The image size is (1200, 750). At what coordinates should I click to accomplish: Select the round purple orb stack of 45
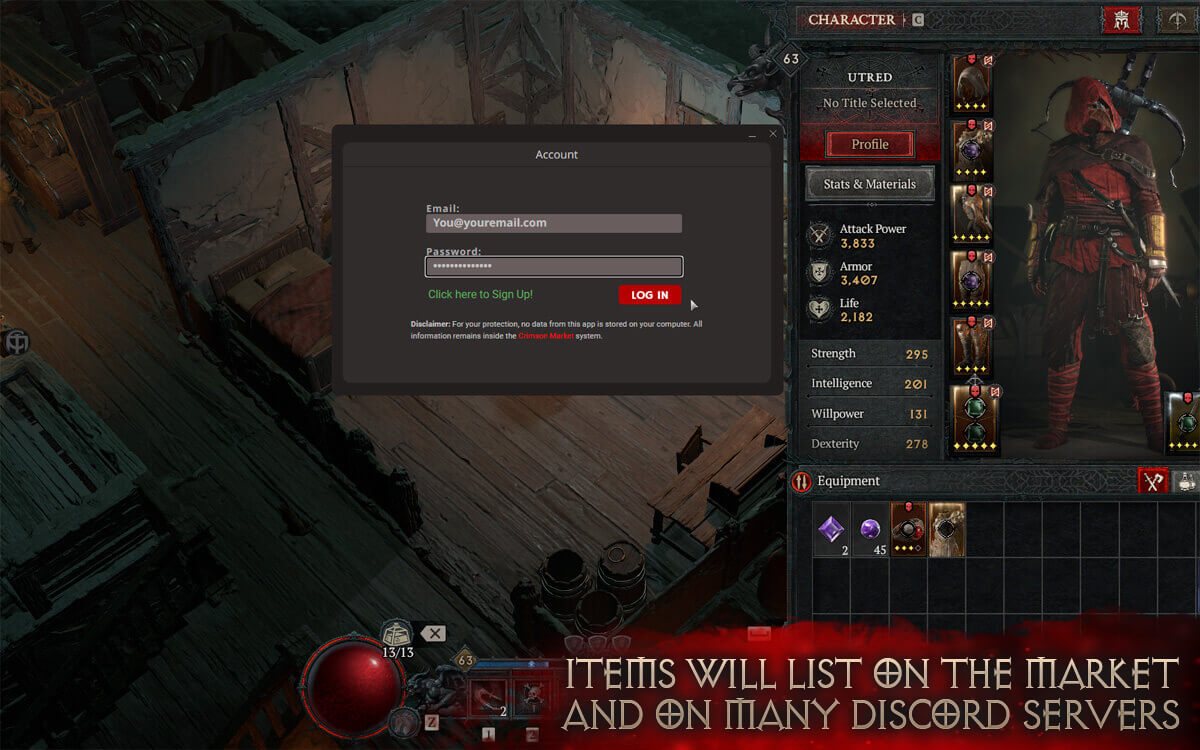tap(870, 529)
